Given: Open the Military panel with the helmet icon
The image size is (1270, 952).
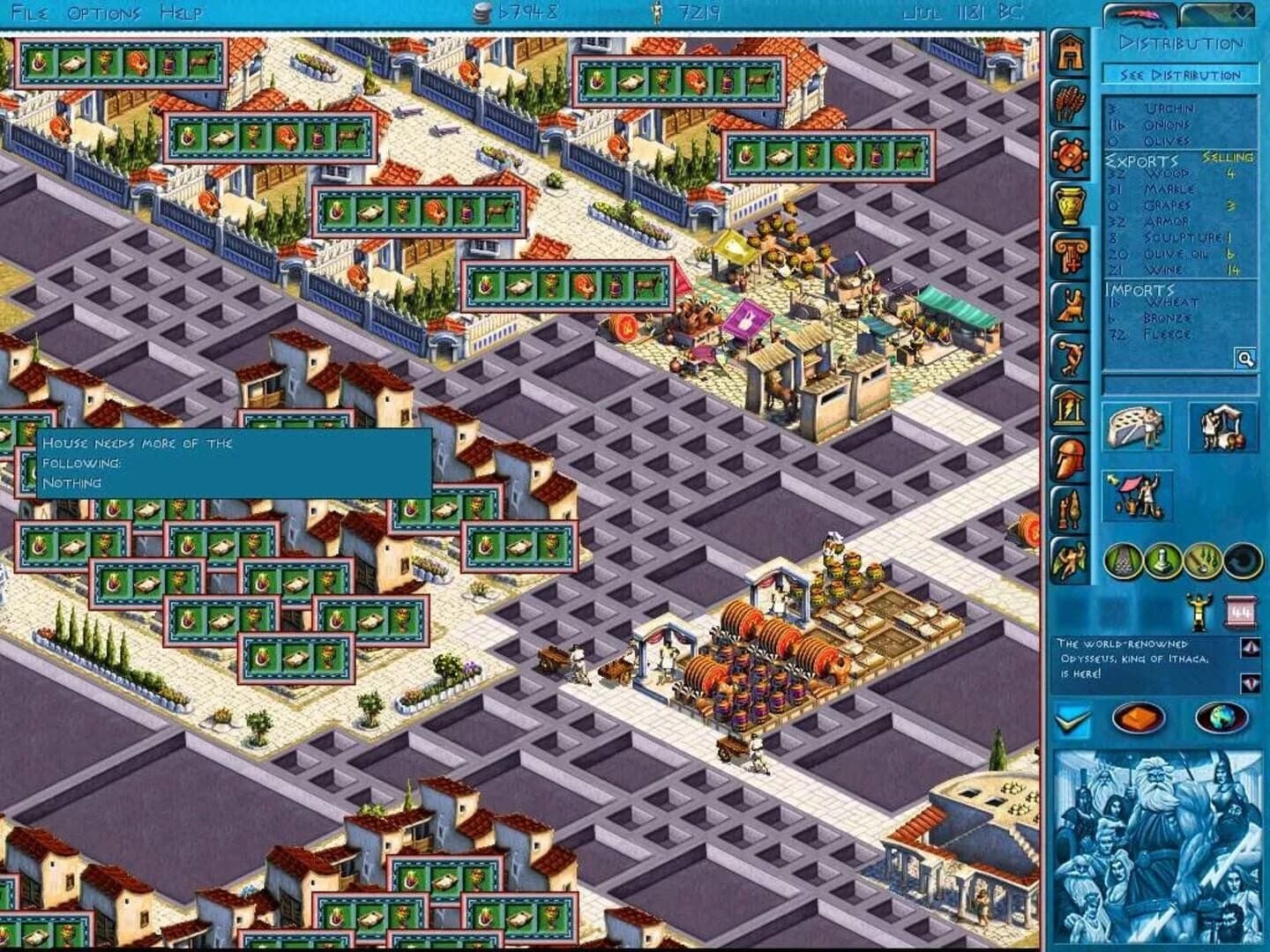Looking at the screenshot, I should pyautogui.click(x=1070, y=457).
